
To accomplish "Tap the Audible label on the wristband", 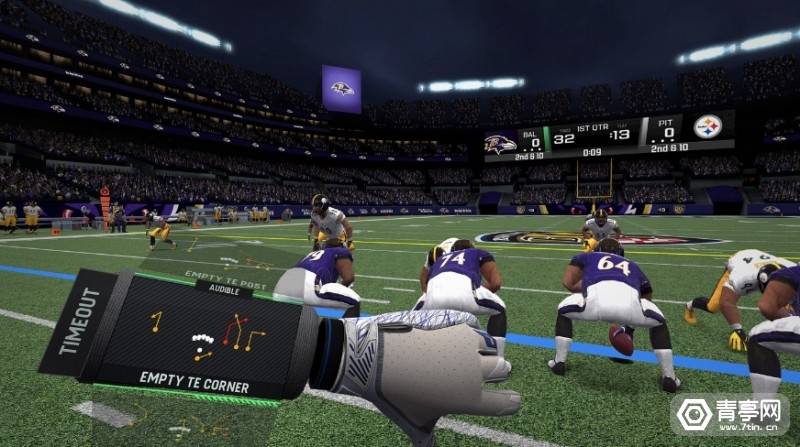I will tap(223, 291).
